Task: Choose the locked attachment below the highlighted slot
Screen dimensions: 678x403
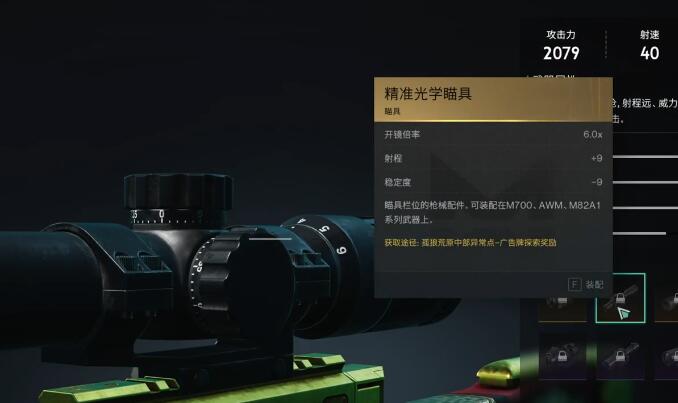Action: click(620, 357)
